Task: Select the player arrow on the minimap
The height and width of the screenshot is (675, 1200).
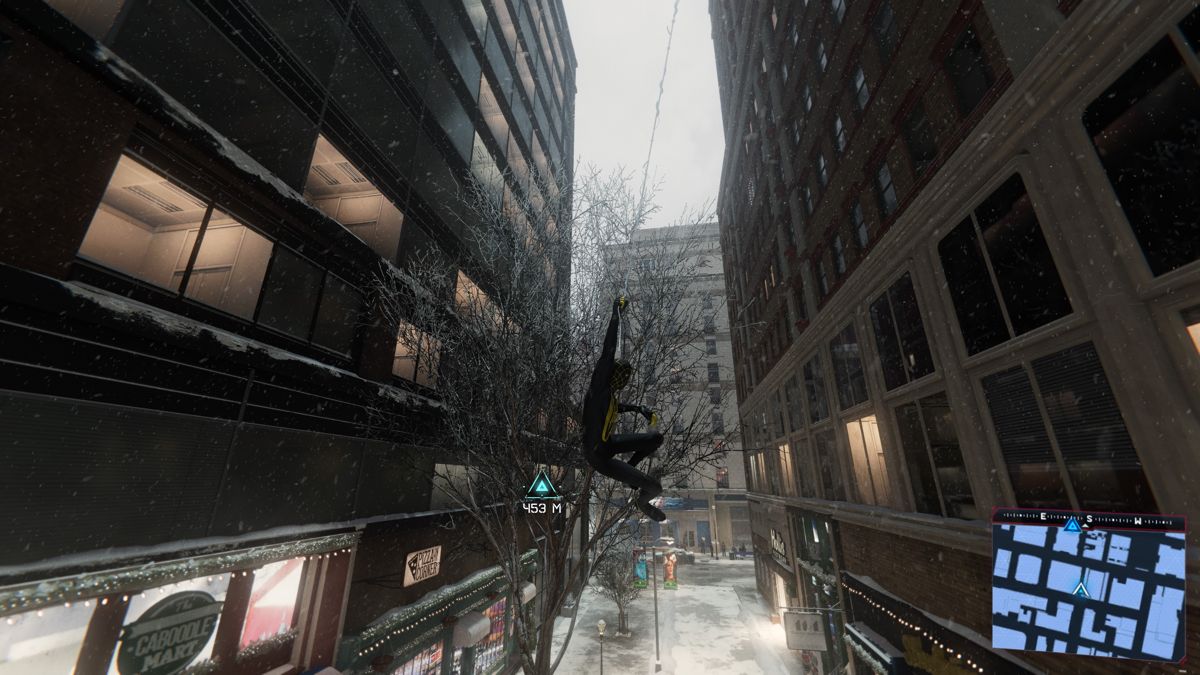Action: 1080,589
